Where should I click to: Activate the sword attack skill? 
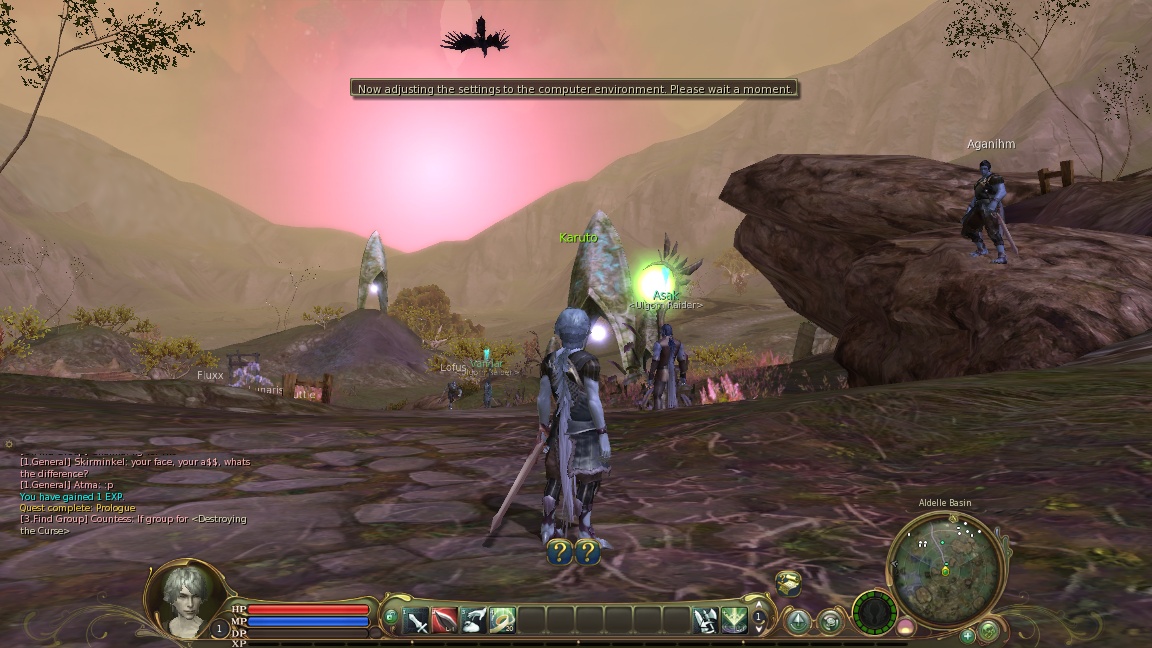click(417, 620)
